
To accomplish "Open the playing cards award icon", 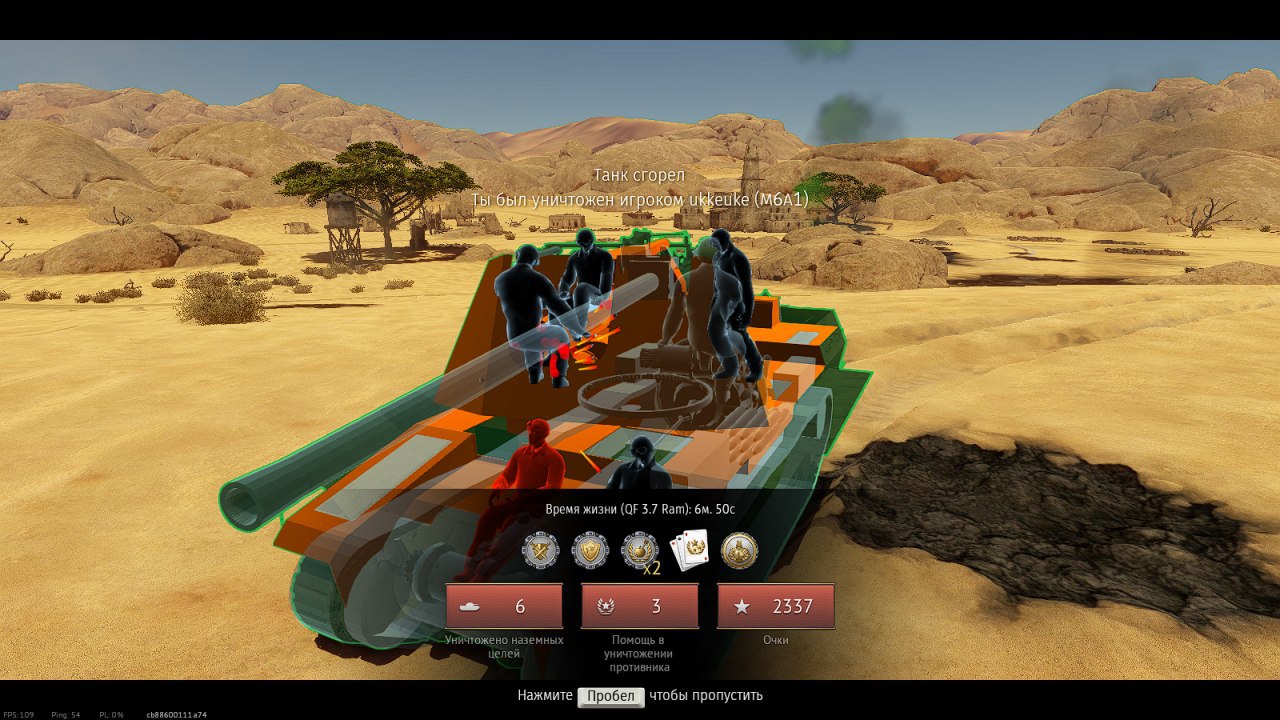I will coord(689,550).
